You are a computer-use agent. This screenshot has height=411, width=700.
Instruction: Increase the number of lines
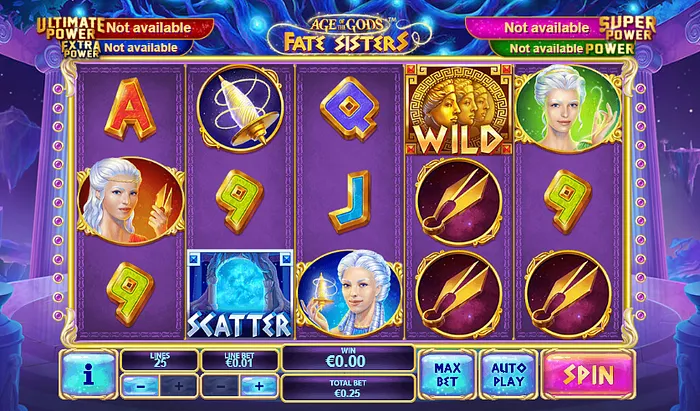tap(178, 385)
